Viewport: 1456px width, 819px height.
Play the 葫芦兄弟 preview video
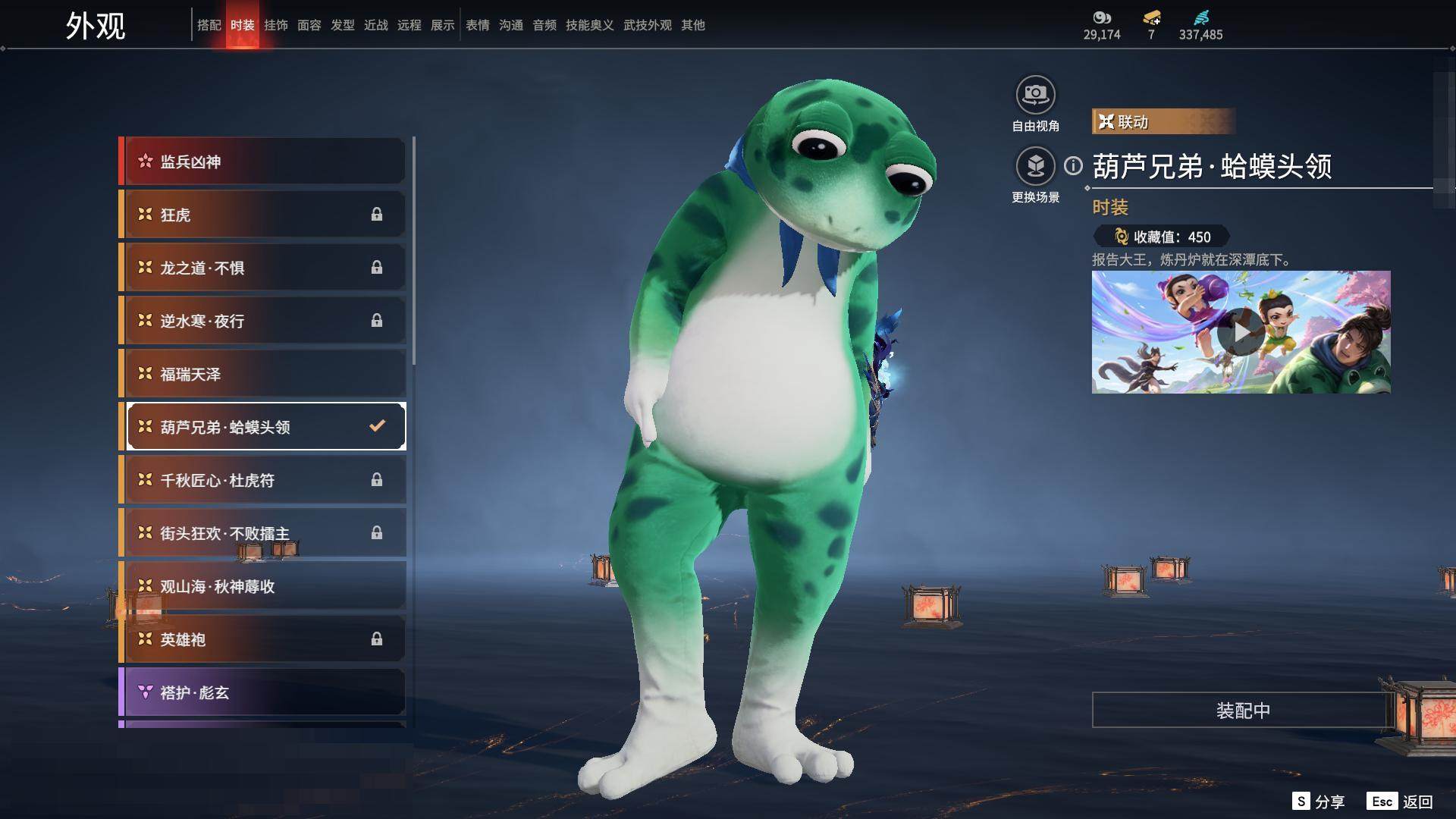[x=1241, y=332]
